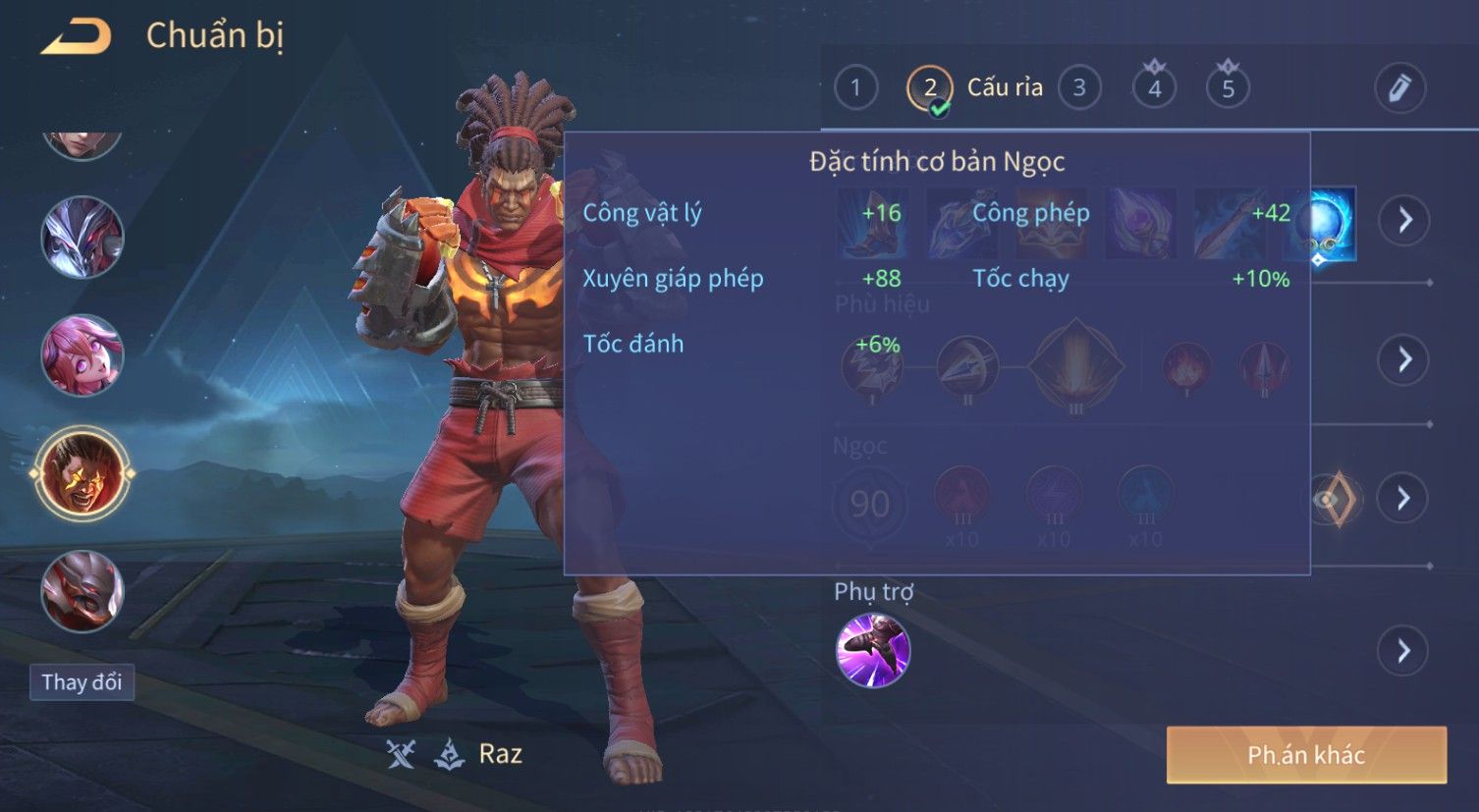This screenshot has width=1479, height=812.
Task: Pick the silver armored hero portrait
Action: pos(82,238)
